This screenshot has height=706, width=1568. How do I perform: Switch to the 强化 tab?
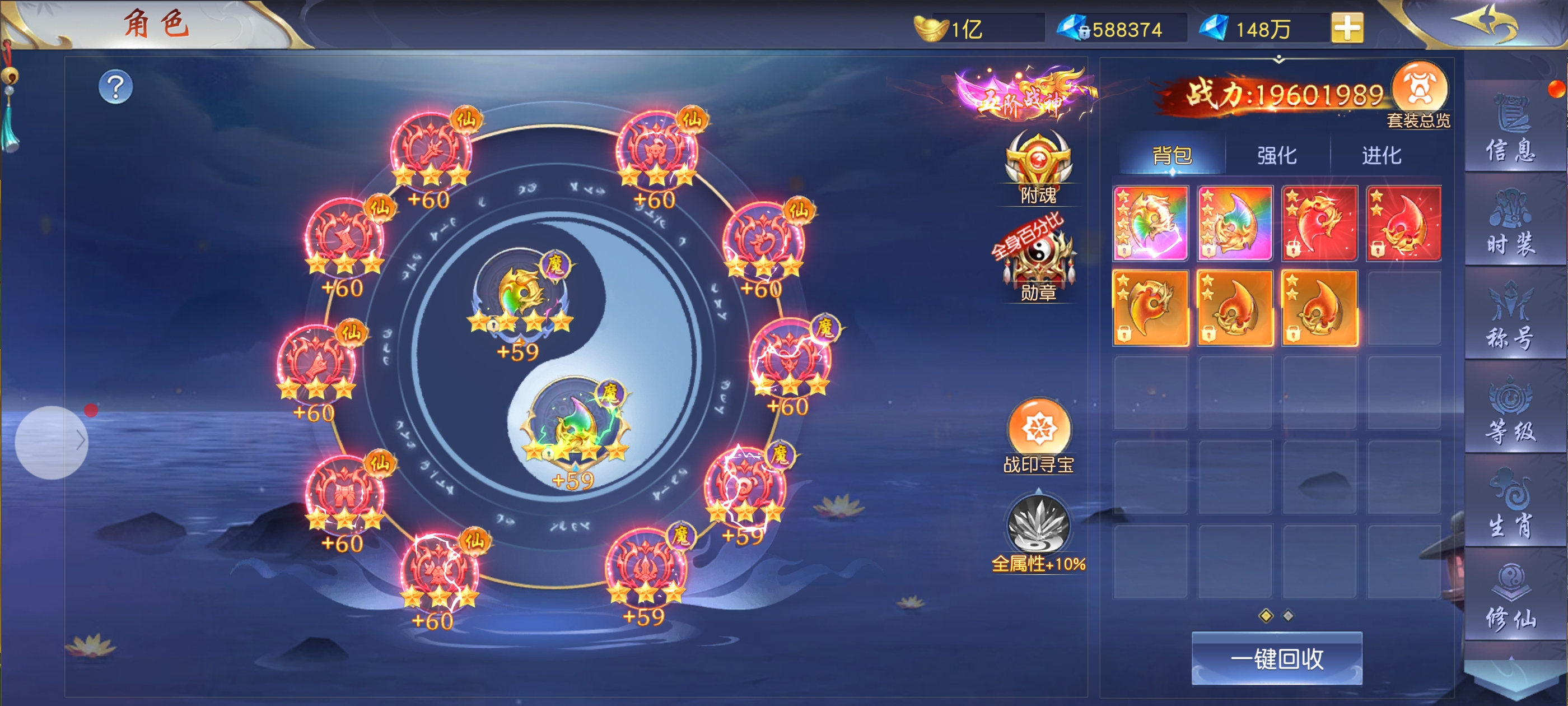[1276, 156]
